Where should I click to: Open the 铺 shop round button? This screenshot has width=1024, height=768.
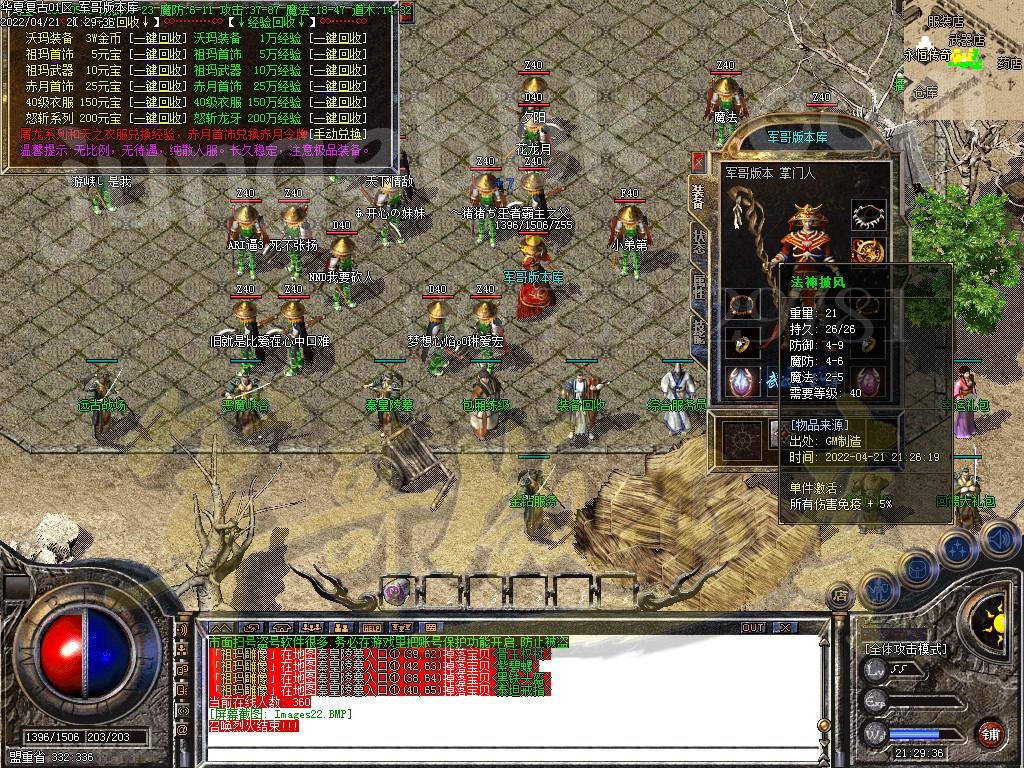pos(990,732)
